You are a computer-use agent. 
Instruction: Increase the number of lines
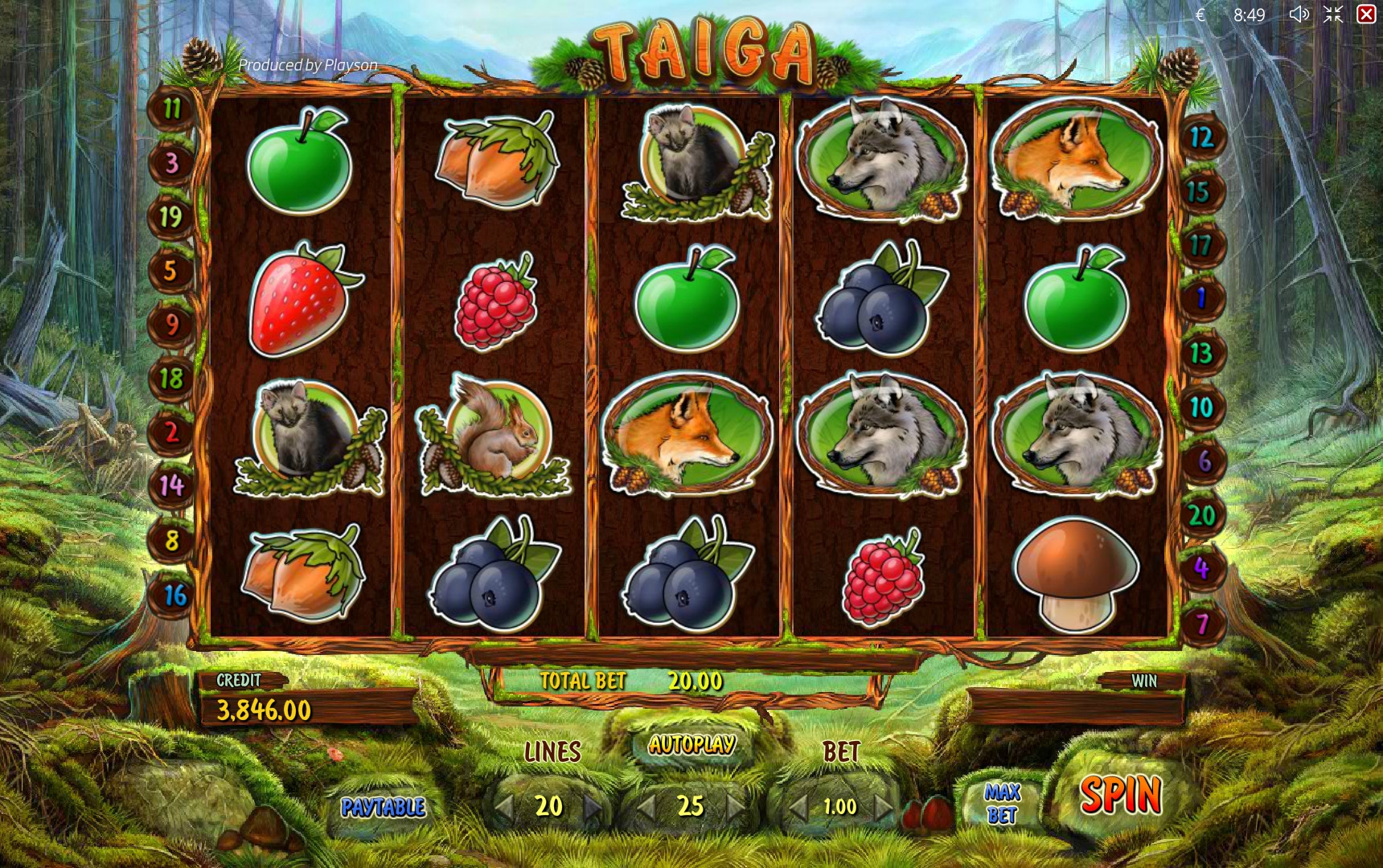click(593, 806)
